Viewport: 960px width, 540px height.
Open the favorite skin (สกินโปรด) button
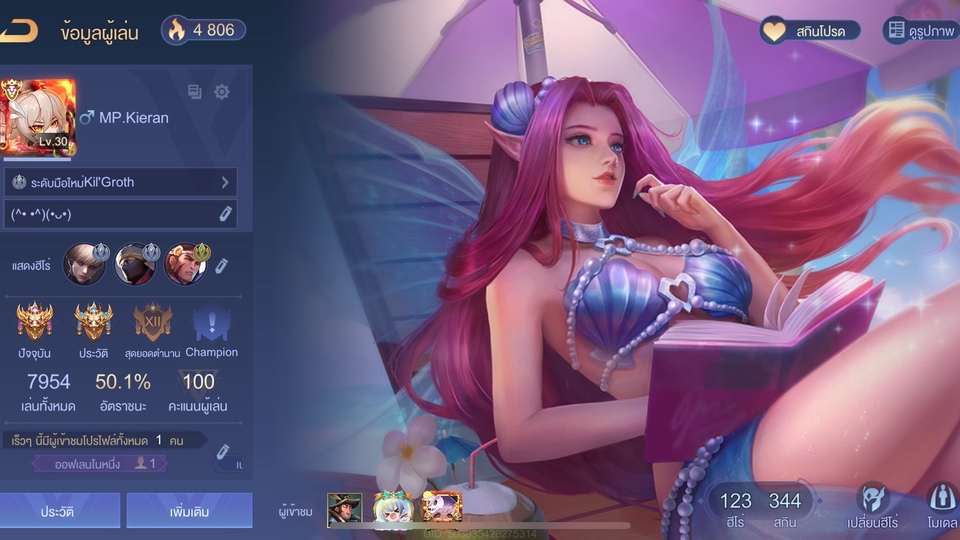click(805, 31)
